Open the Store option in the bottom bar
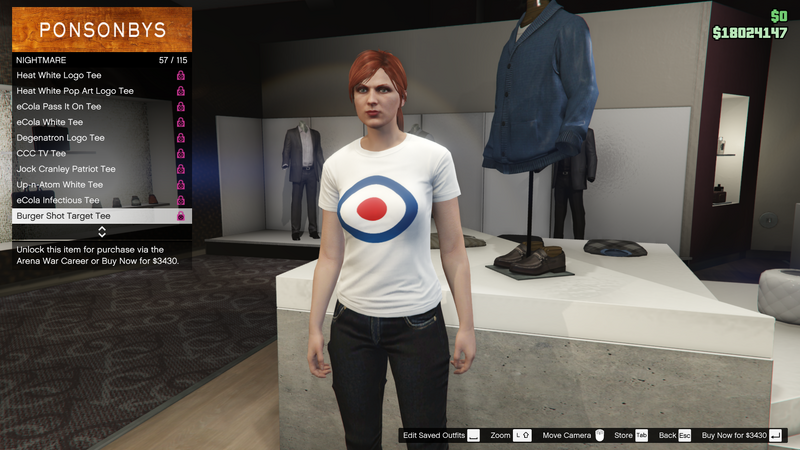 point(631,436)
